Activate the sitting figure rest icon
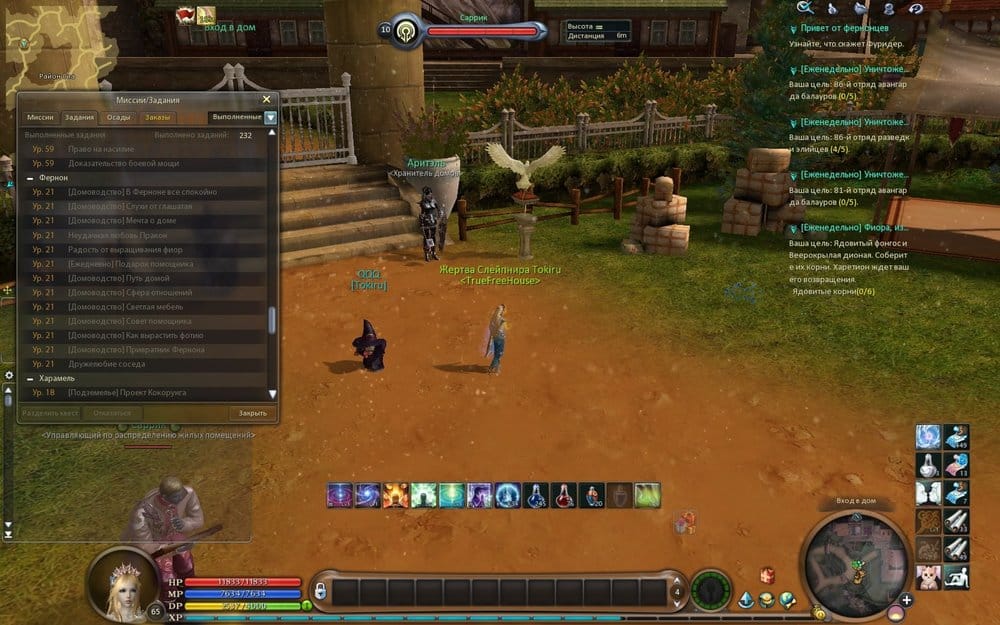 tap(955, 575)
